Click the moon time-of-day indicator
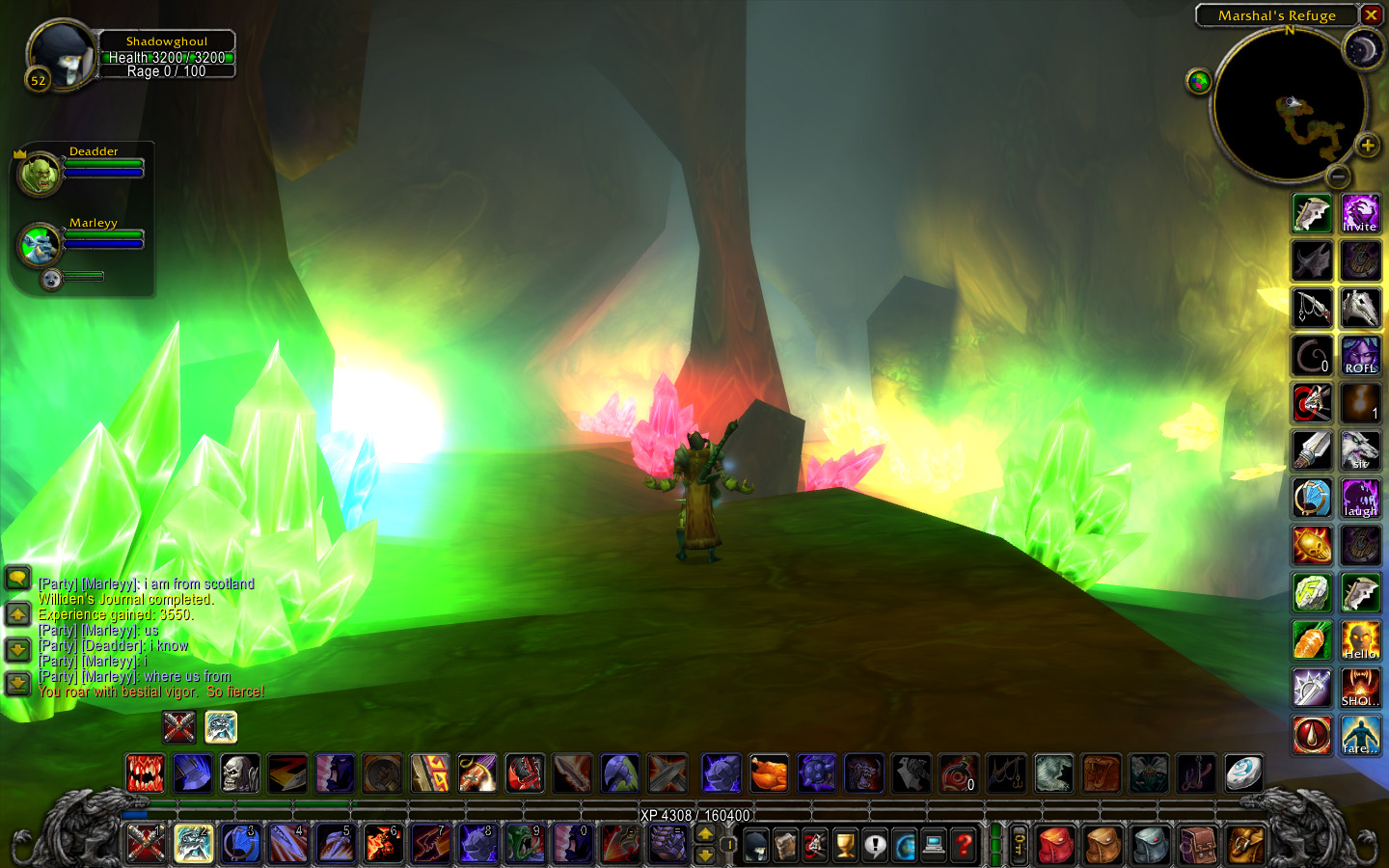This screenshot has height=868, width=1389. click(x=1363, y=49)
